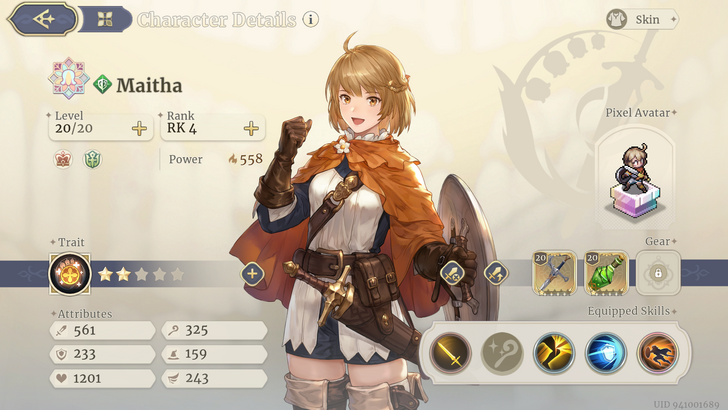Select the yellow slash burst skill
The height and width of the screenshot is (410, 728).
tap(554, 352)
